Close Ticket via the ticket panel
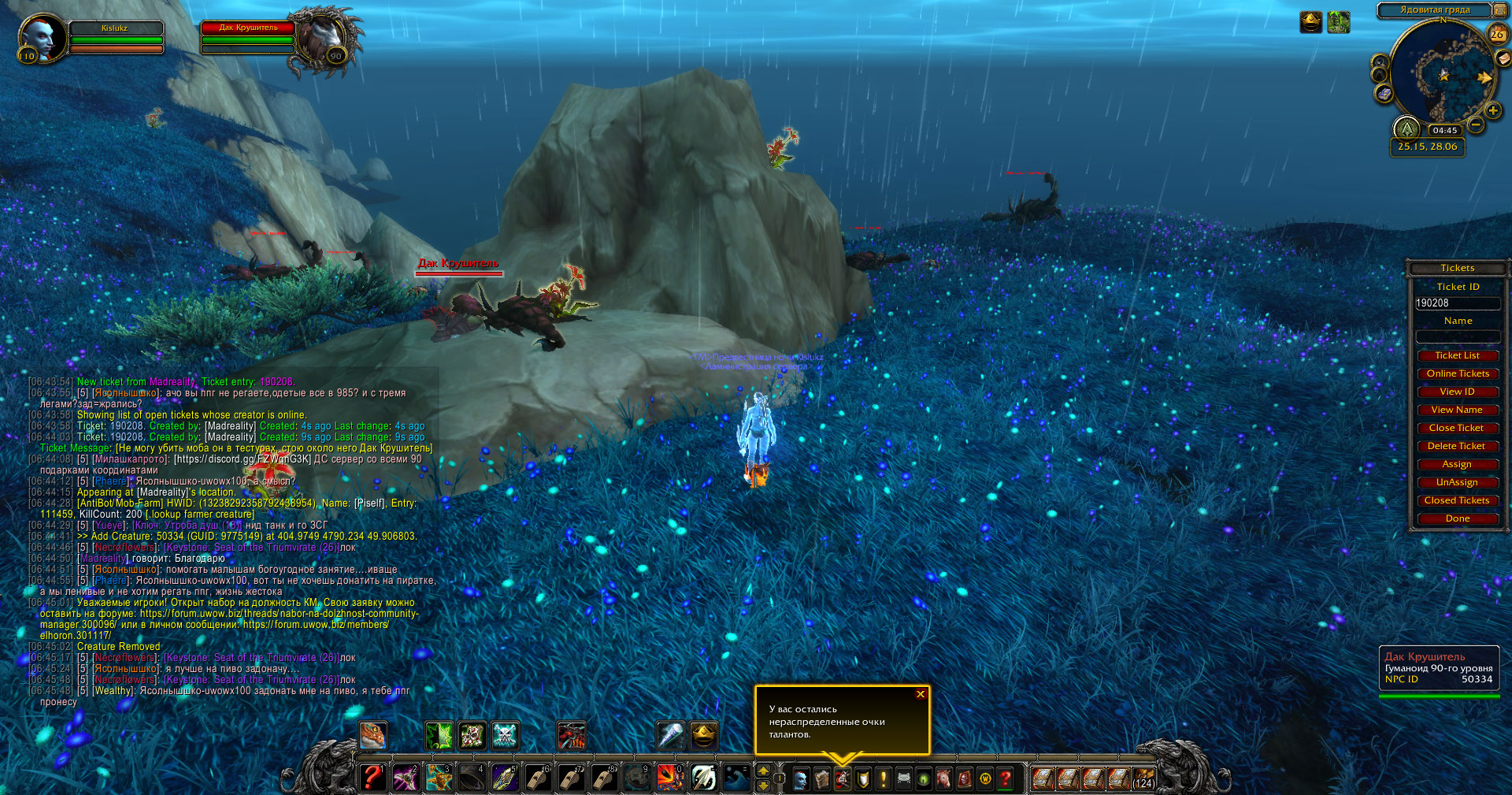Image resolution: width=1512 pixels, height=795 pixels. [x=1457, y=428]
